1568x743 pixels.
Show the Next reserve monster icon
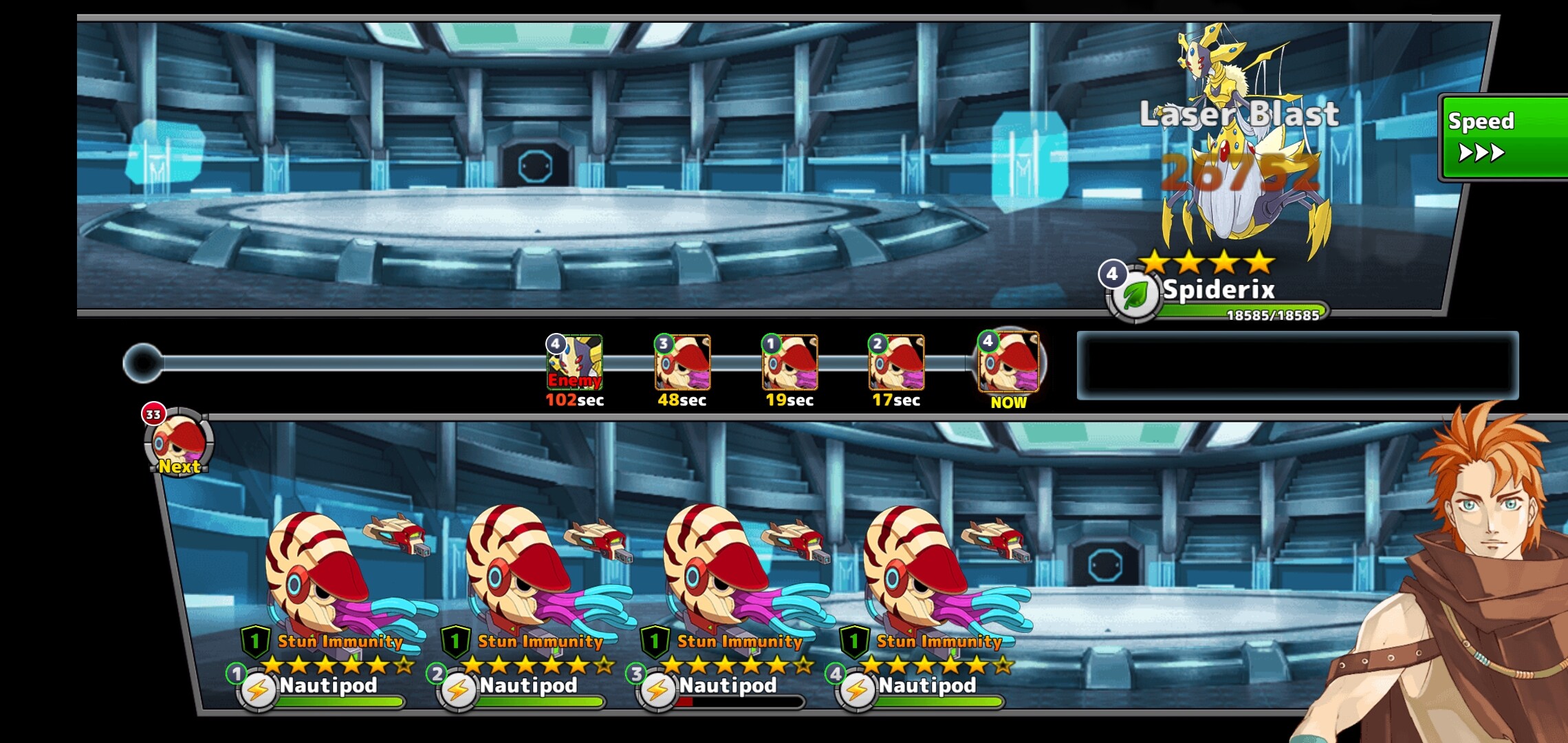tap(179, 442)
